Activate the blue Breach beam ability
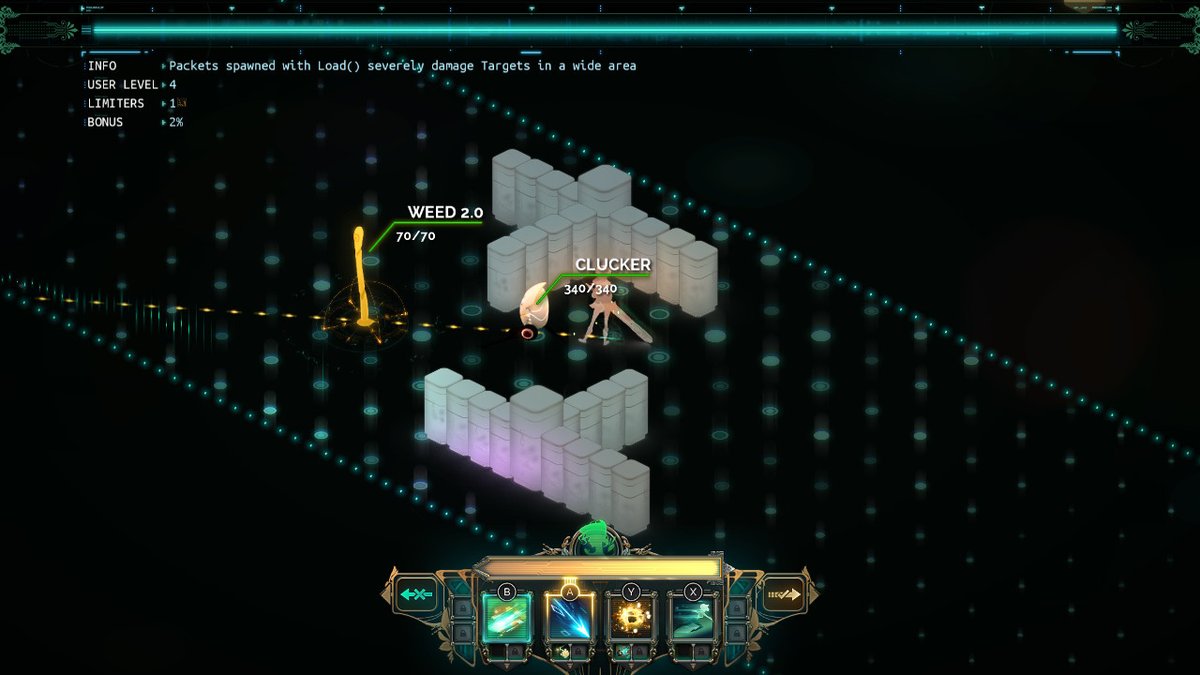Image resolution: width=1200 pixels, height=675 pixels. (x=570, y=618)
